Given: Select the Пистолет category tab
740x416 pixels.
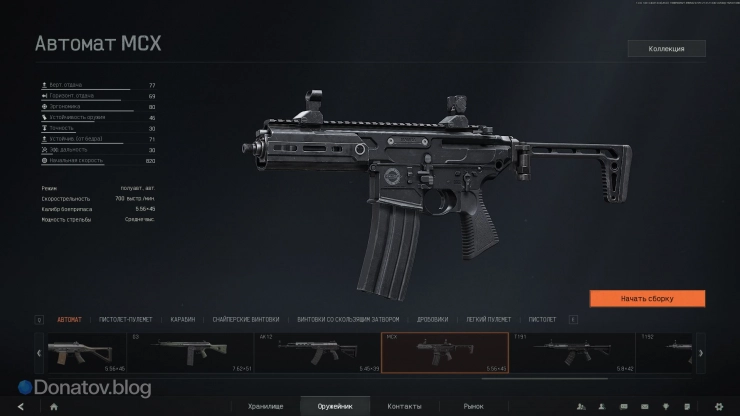Looking at the screenshot, I should point(542,320).
